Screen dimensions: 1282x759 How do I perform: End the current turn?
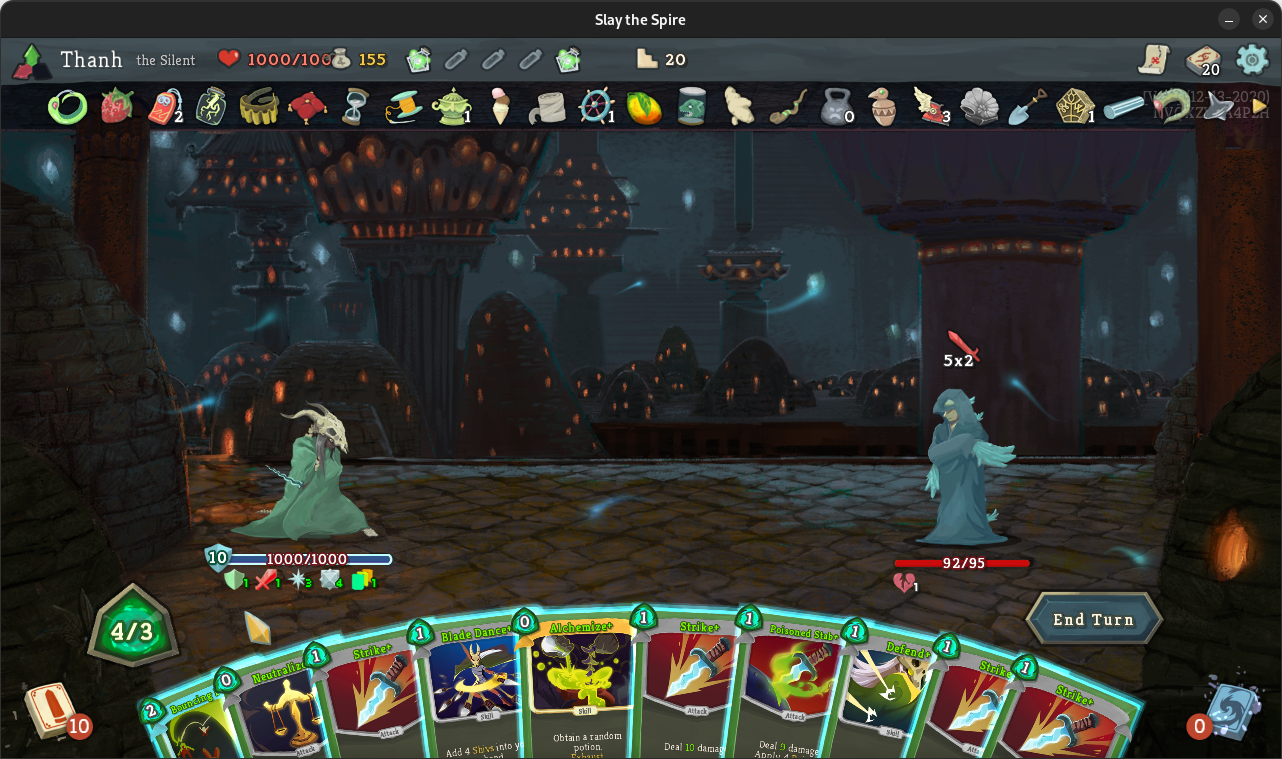pos(1093,619)
